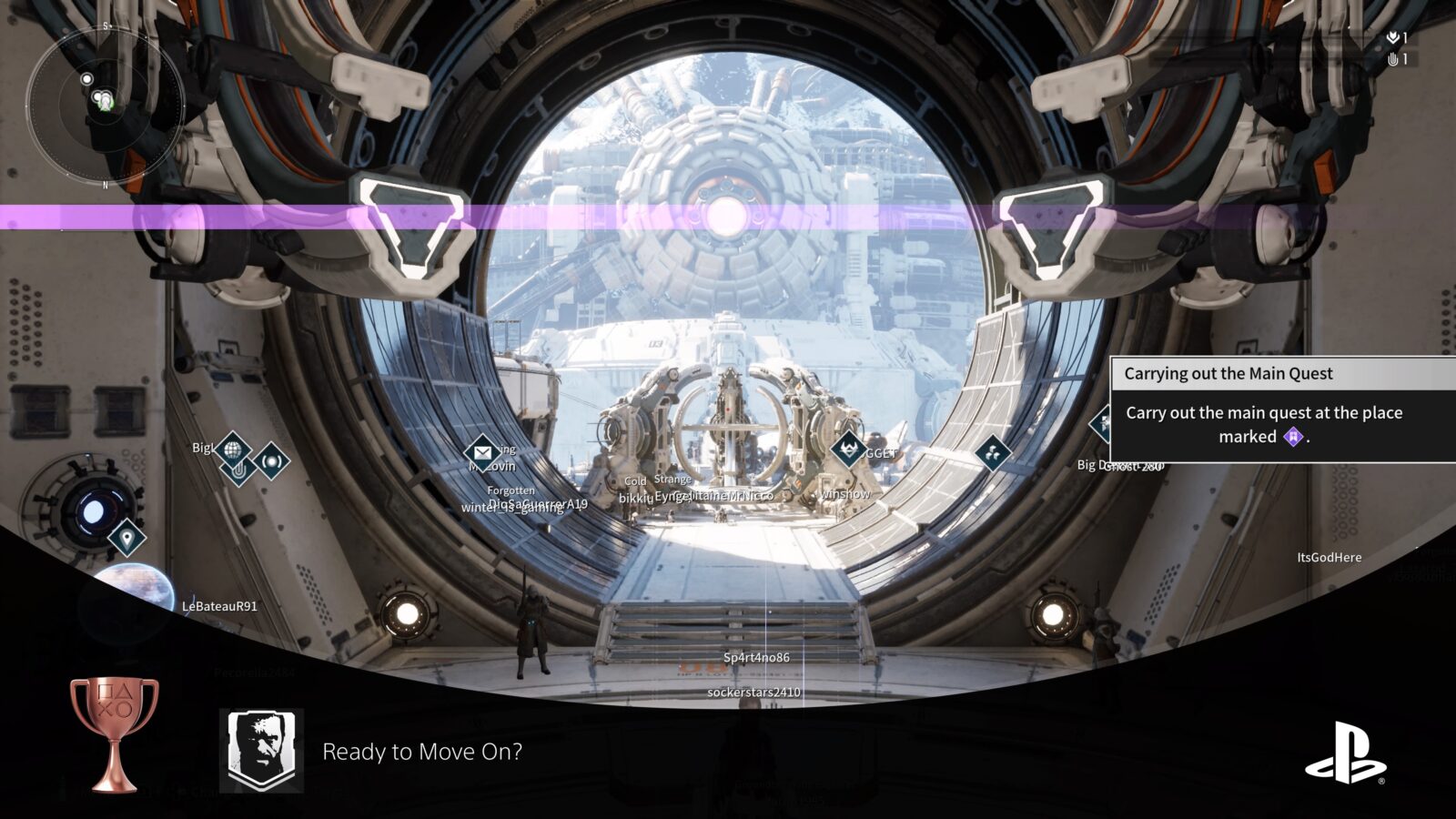Select the globe world-map marker near Bigk
The height and width of the screenshot is (819, 1456).
(x=231, y=450)
